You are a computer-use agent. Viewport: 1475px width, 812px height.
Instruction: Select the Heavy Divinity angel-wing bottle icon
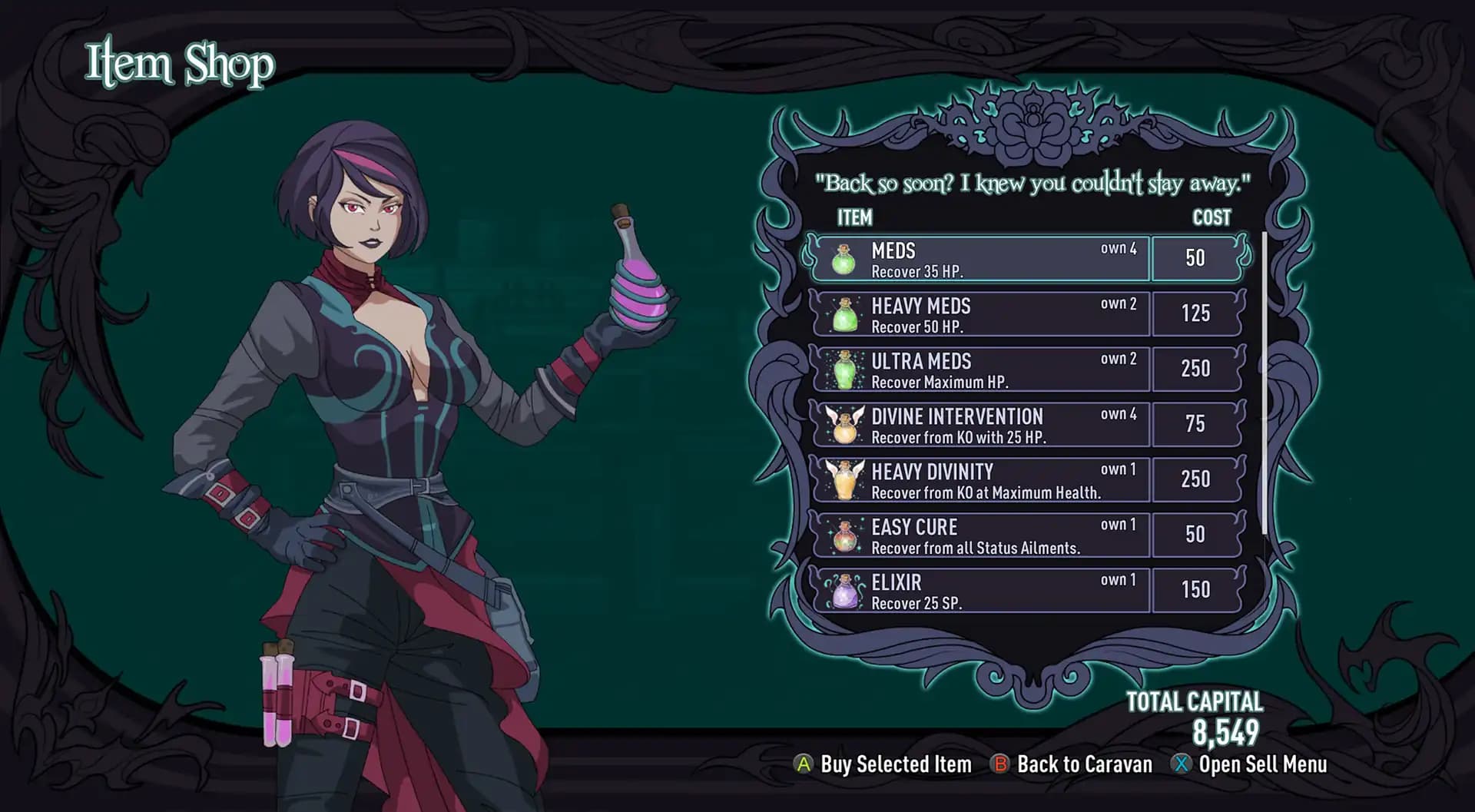[x=844, y=479]
